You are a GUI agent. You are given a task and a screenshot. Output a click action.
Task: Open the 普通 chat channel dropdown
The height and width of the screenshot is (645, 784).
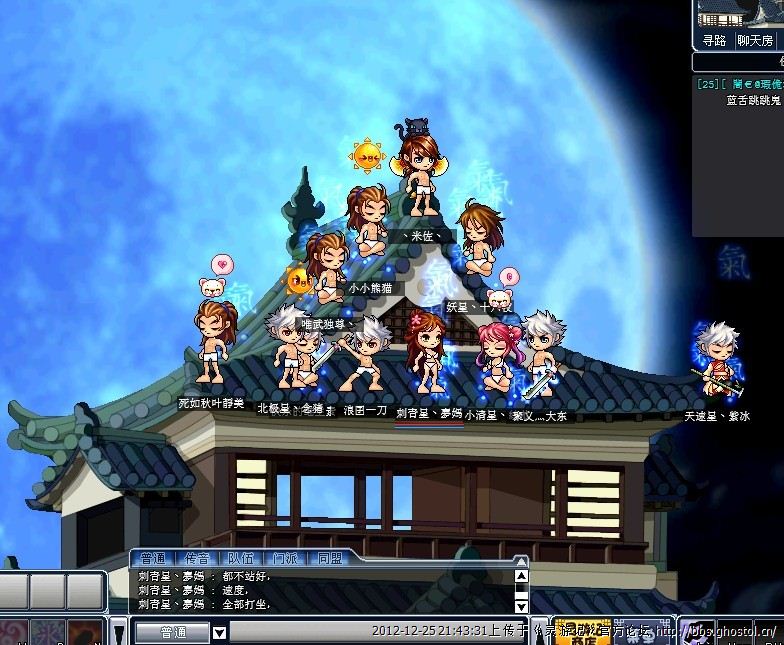220,632
